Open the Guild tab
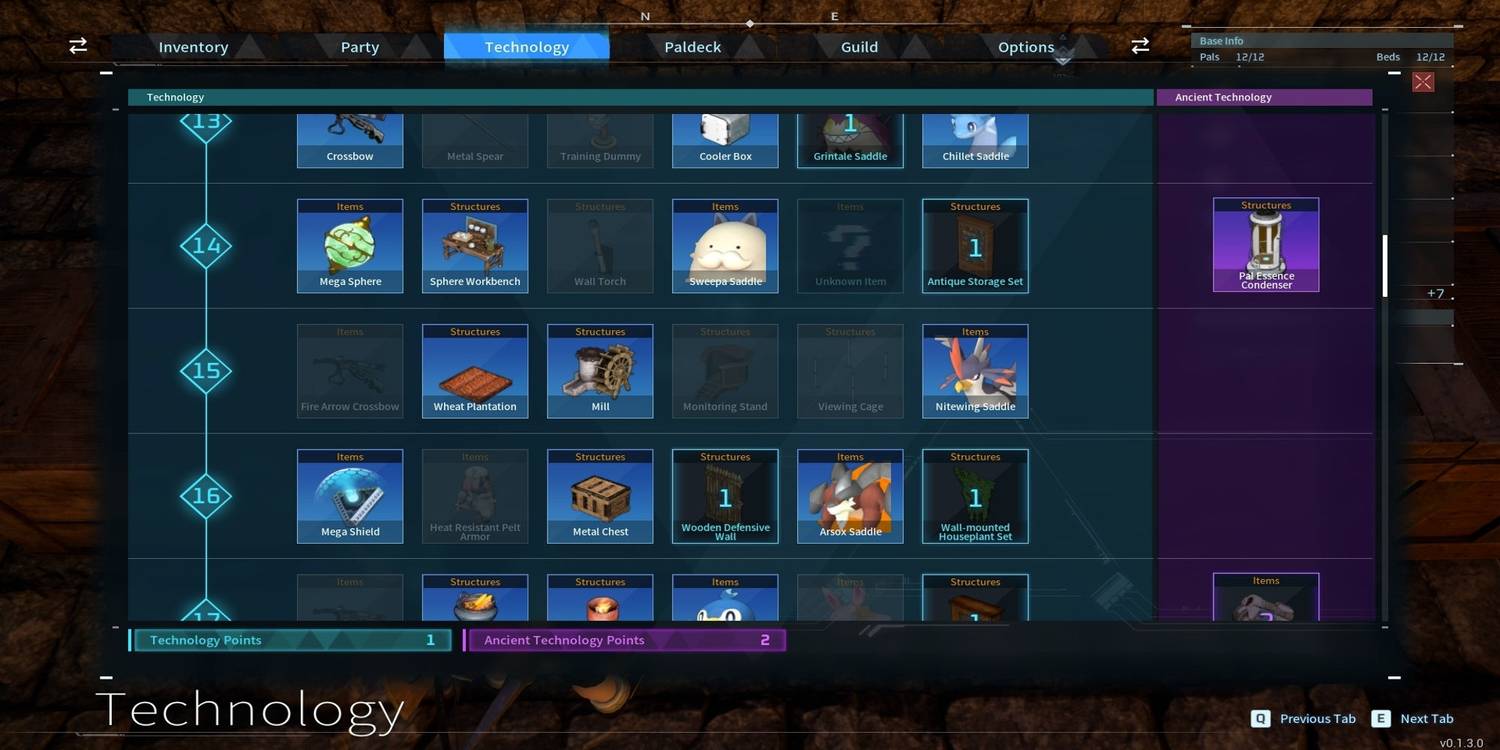 (858, 46)
